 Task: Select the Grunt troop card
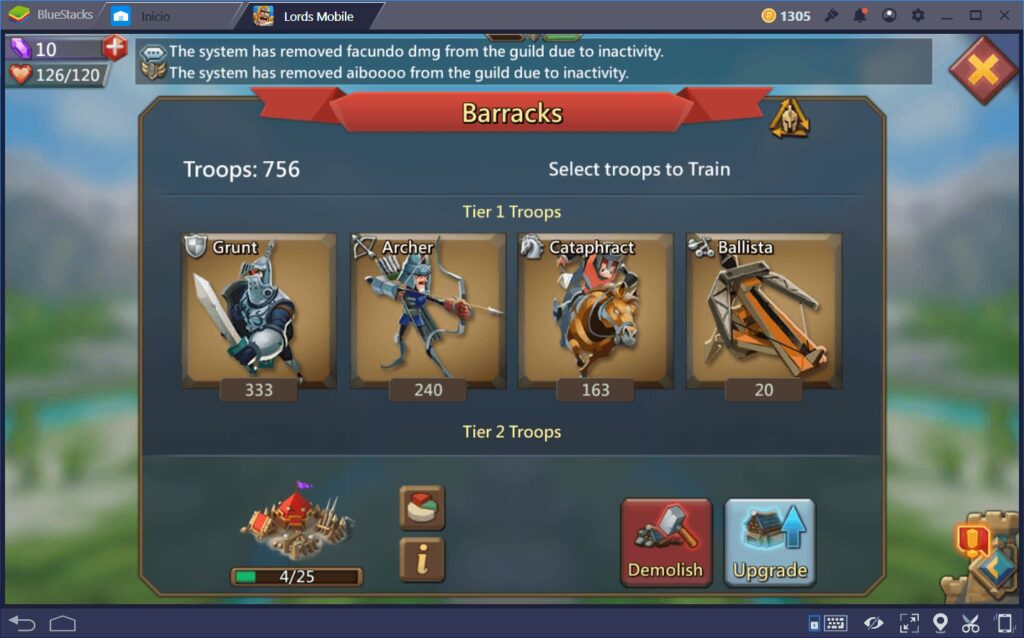pos(258,311)
